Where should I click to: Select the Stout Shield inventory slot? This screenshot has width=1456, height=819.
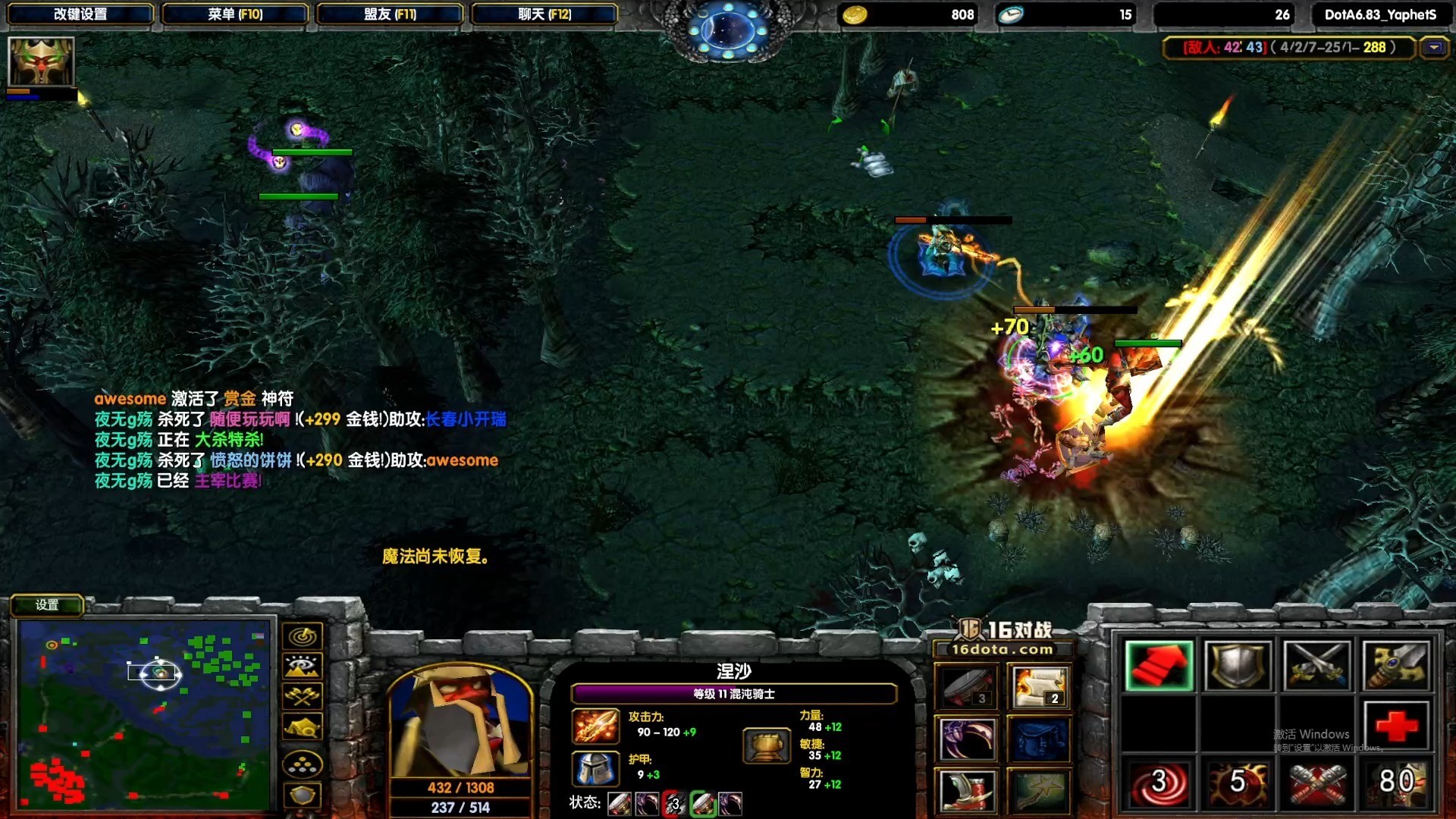click(1238, 666)
